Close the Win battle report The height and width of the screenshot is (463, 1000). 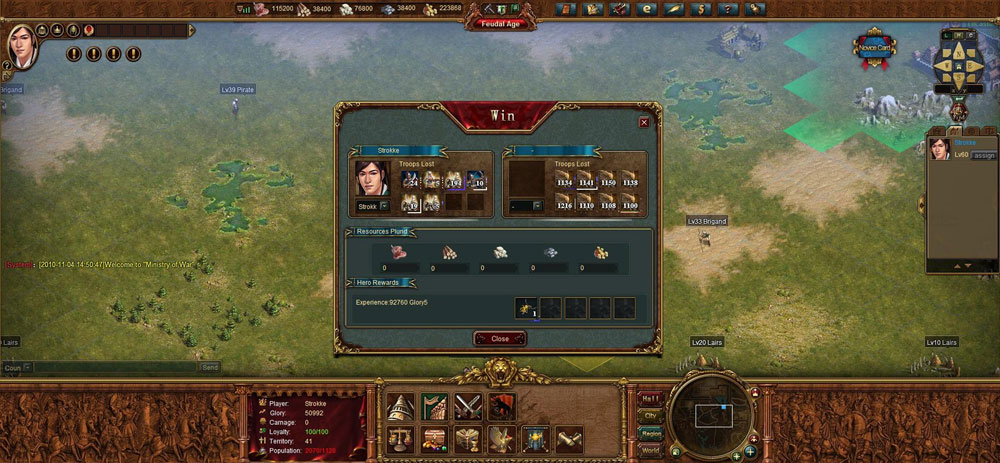pos(500,338)
